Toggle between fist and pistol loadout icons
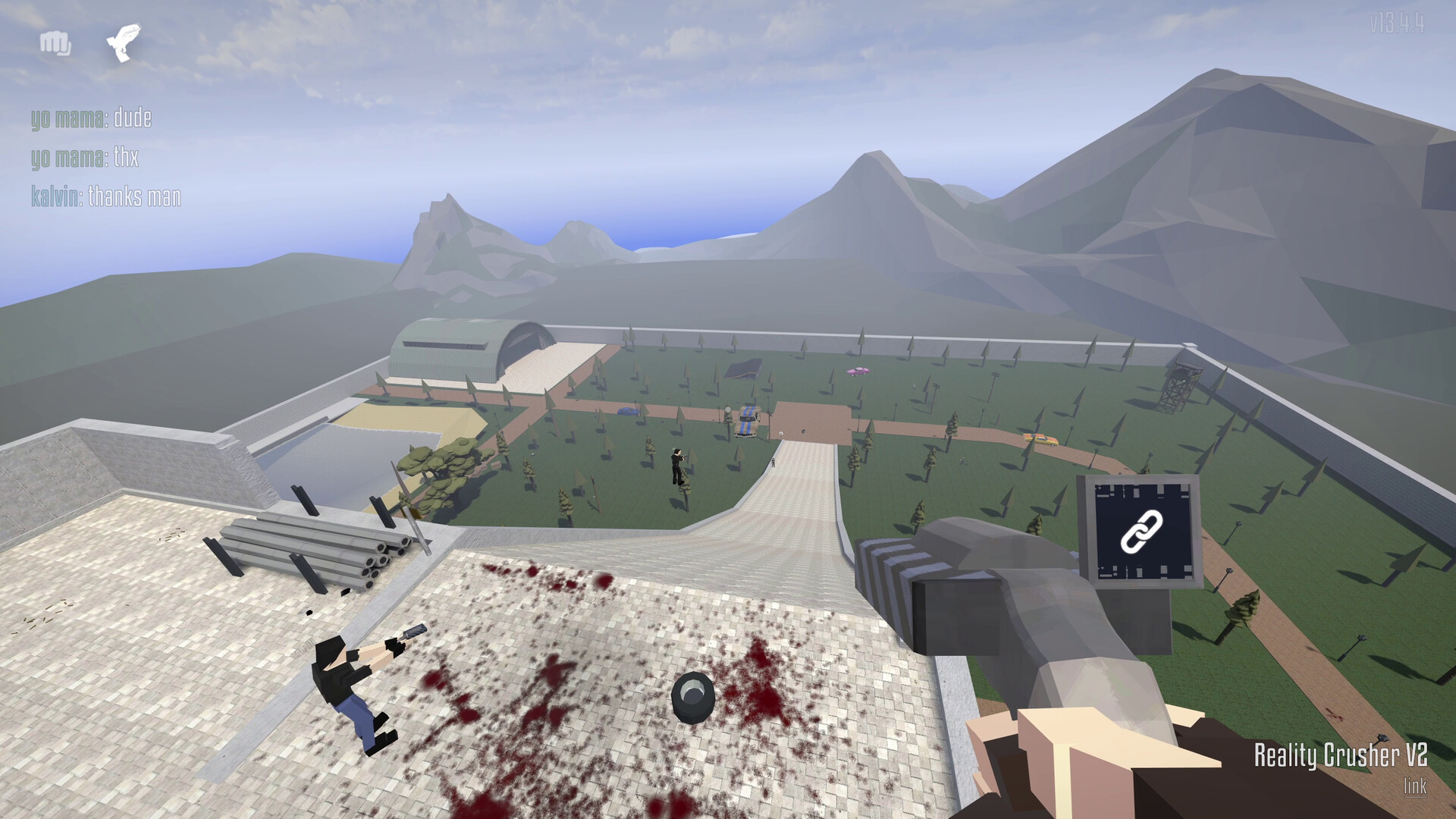1456x819 pixels. click(x=87, y=43)
